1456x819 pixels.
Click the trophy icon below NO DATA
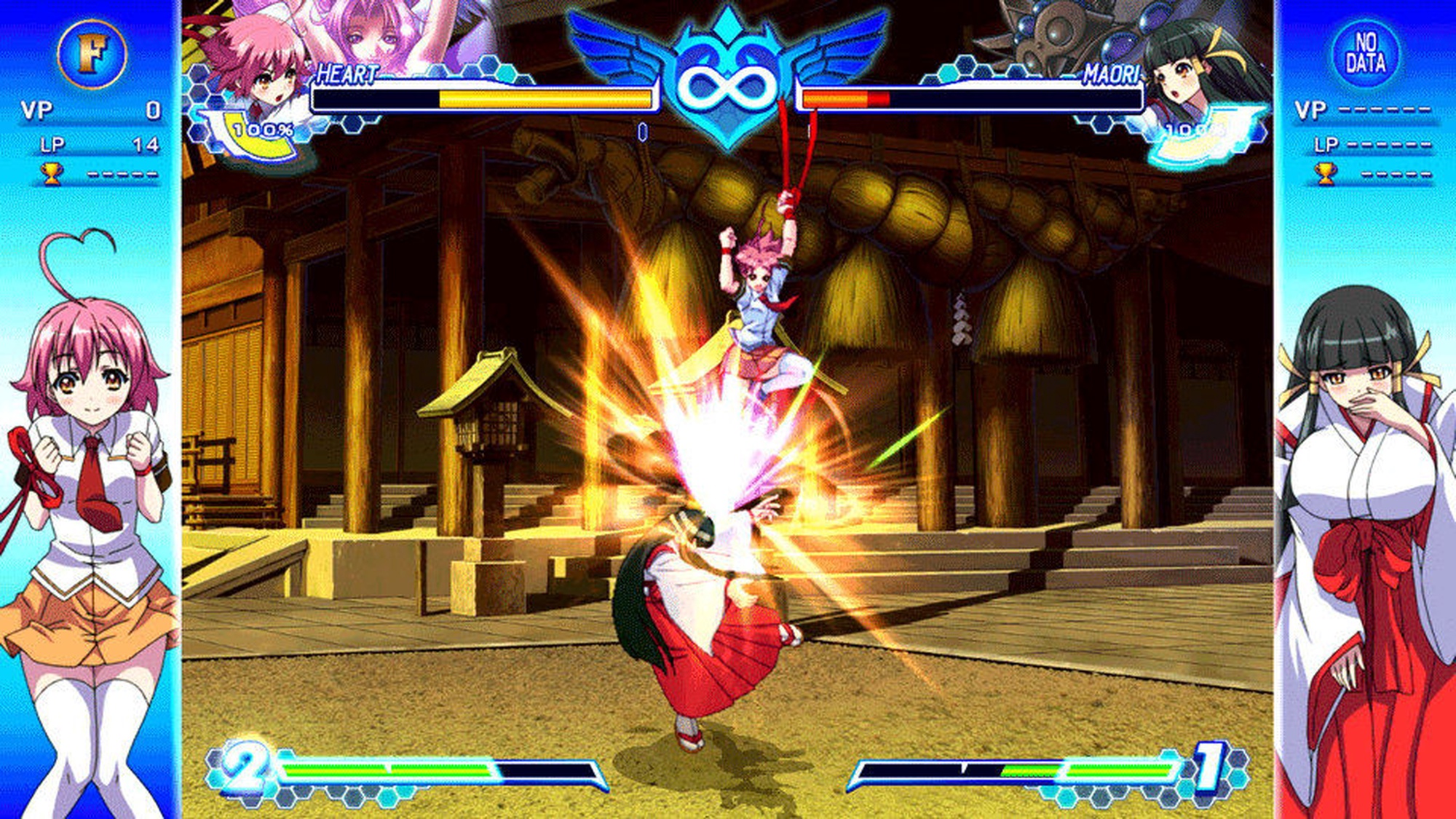click(x=1325, y=173)
